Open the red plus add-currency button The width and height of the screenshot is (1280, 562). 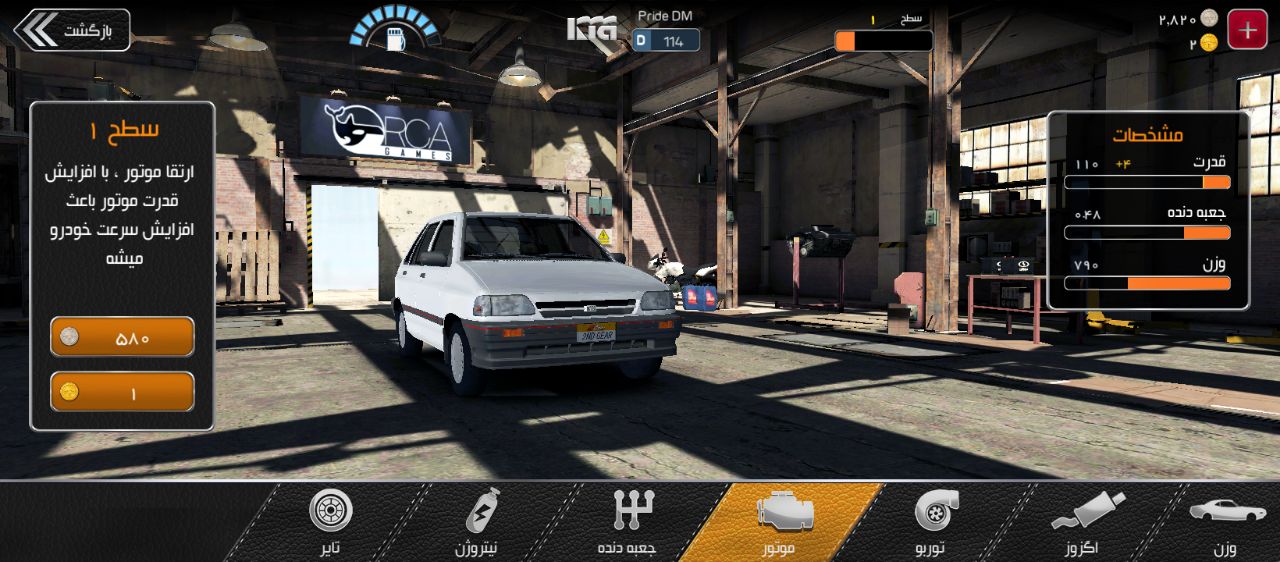[x=1247, y=30]
